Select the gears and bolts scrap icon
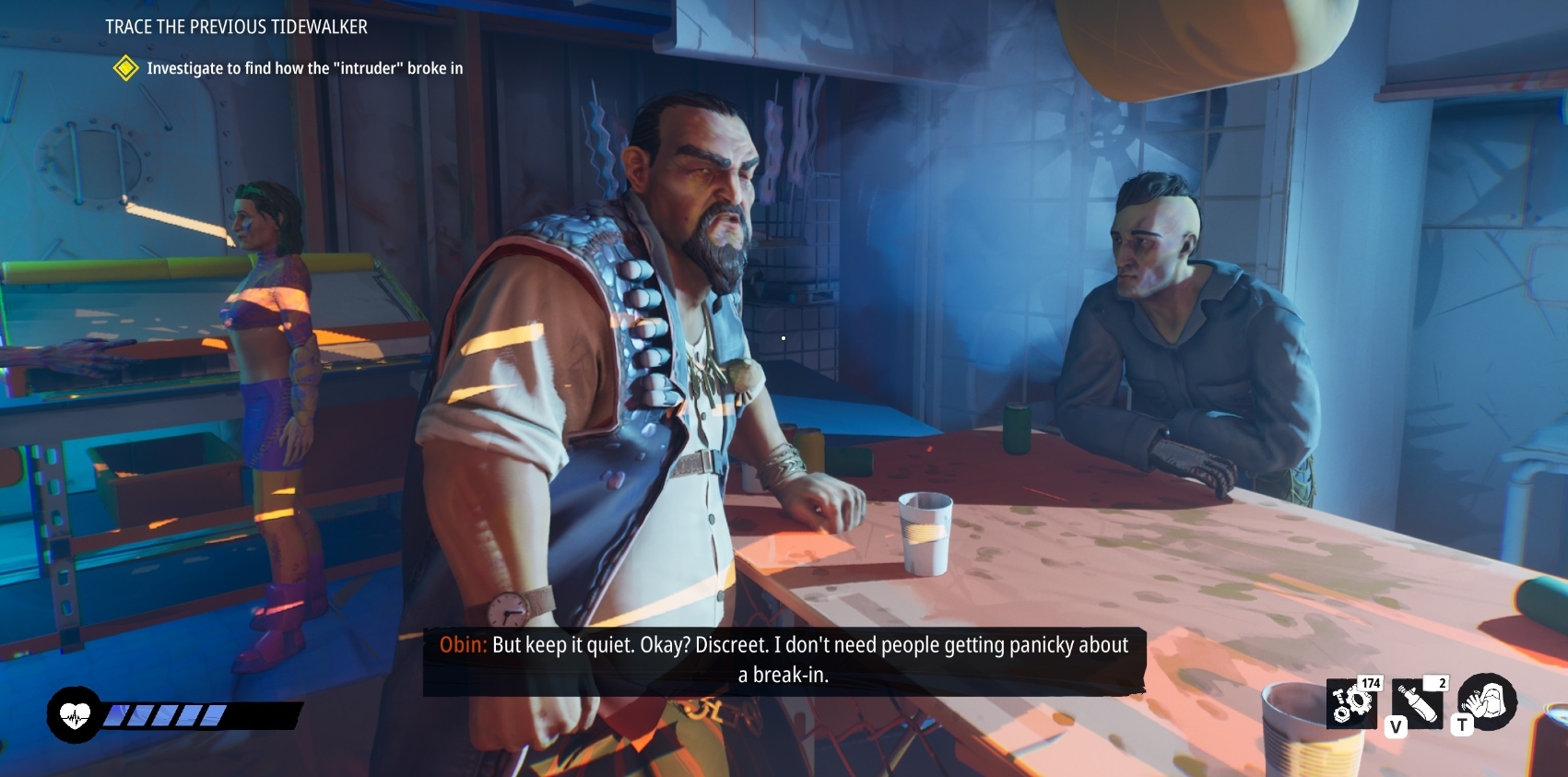The width and height of the screenshot is (1568, 777). click(x=1350, y=704)
